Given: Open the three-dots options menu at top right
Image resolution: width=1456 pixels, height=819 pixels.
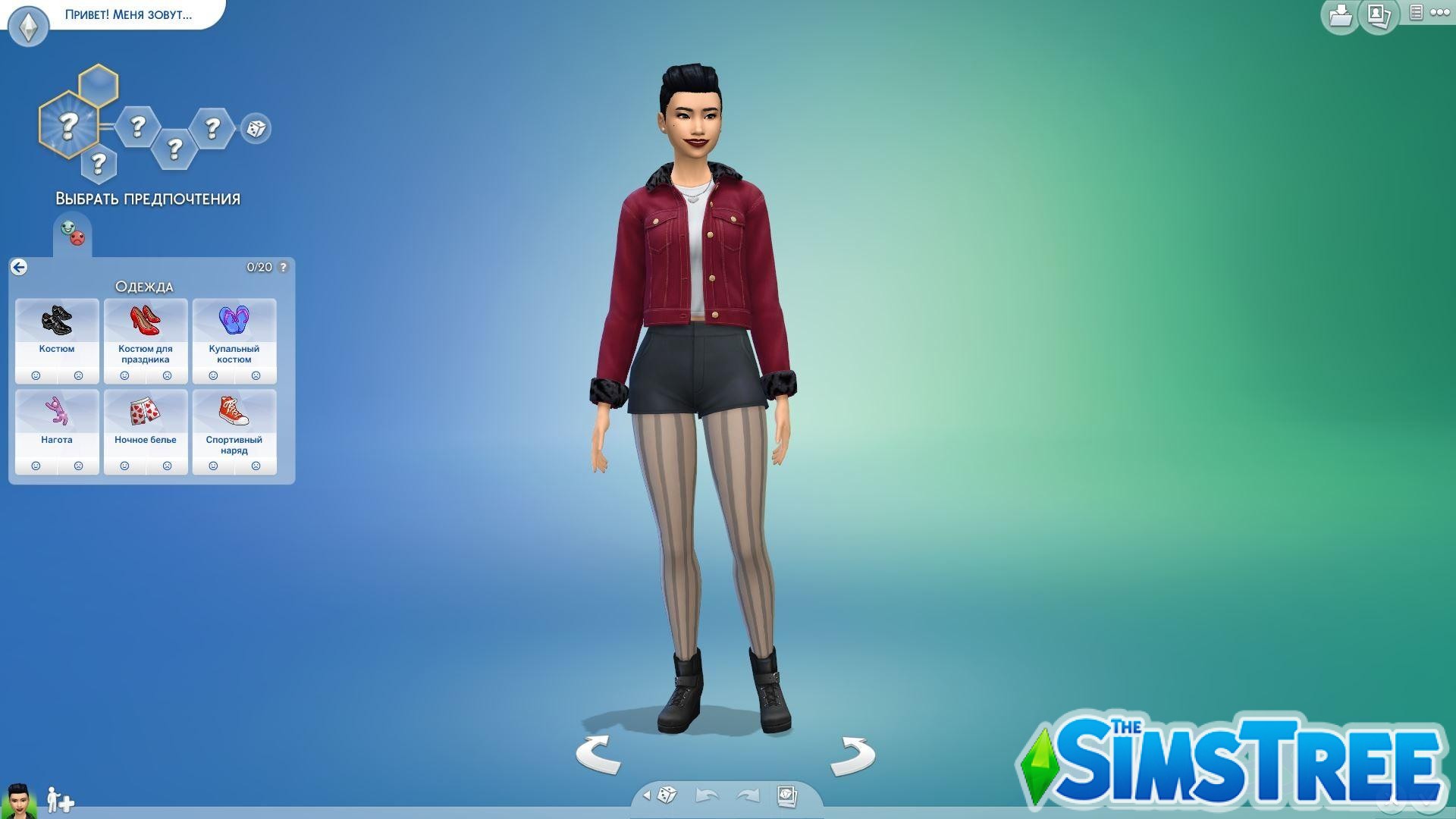Looking at the screenshot, I should click(1440, 14).
